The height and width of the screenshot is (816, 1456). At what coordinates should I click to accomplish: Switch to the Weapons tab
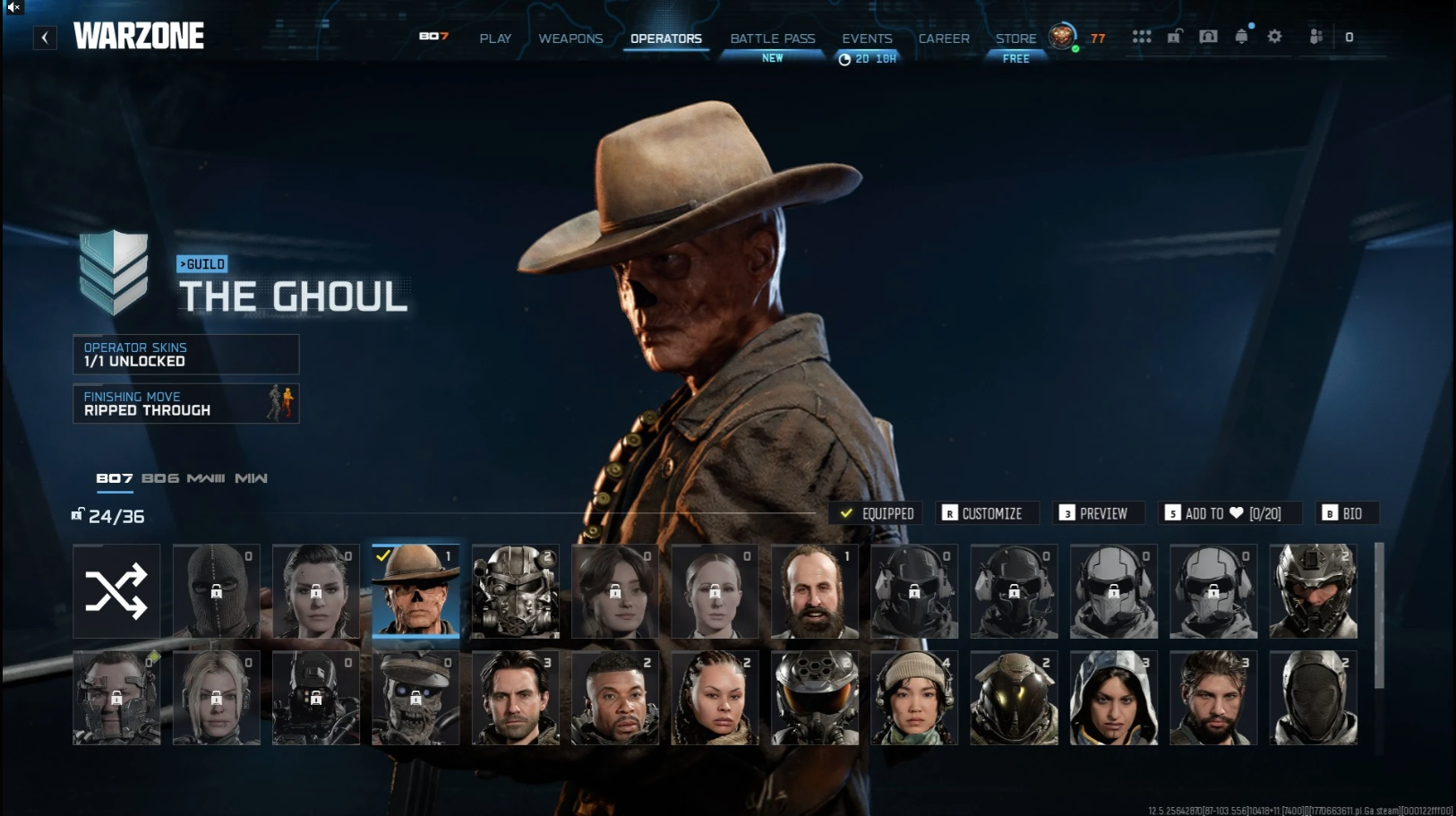point(570,39)
